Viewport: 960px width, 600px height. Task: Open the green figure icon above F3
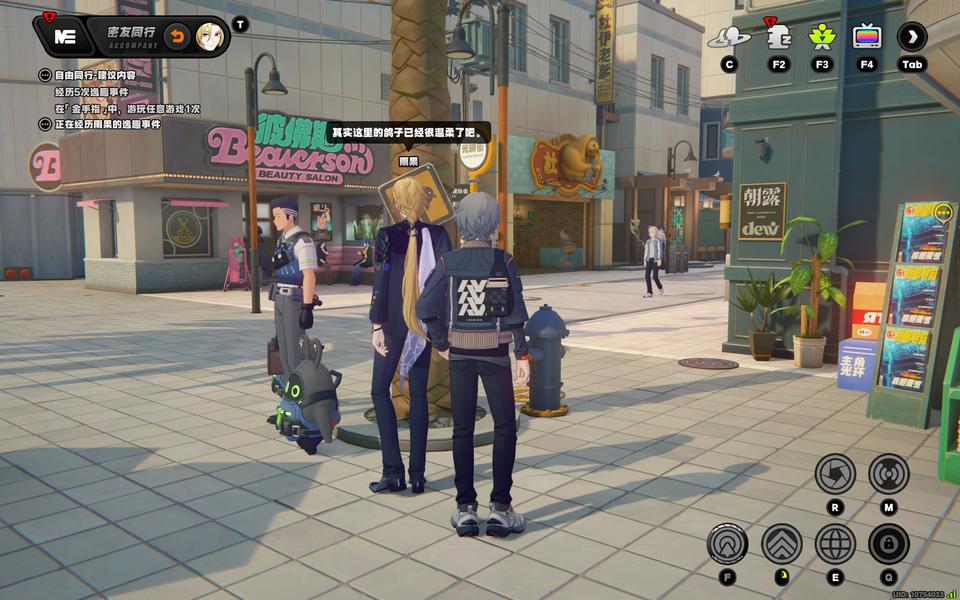coord(822,38)
